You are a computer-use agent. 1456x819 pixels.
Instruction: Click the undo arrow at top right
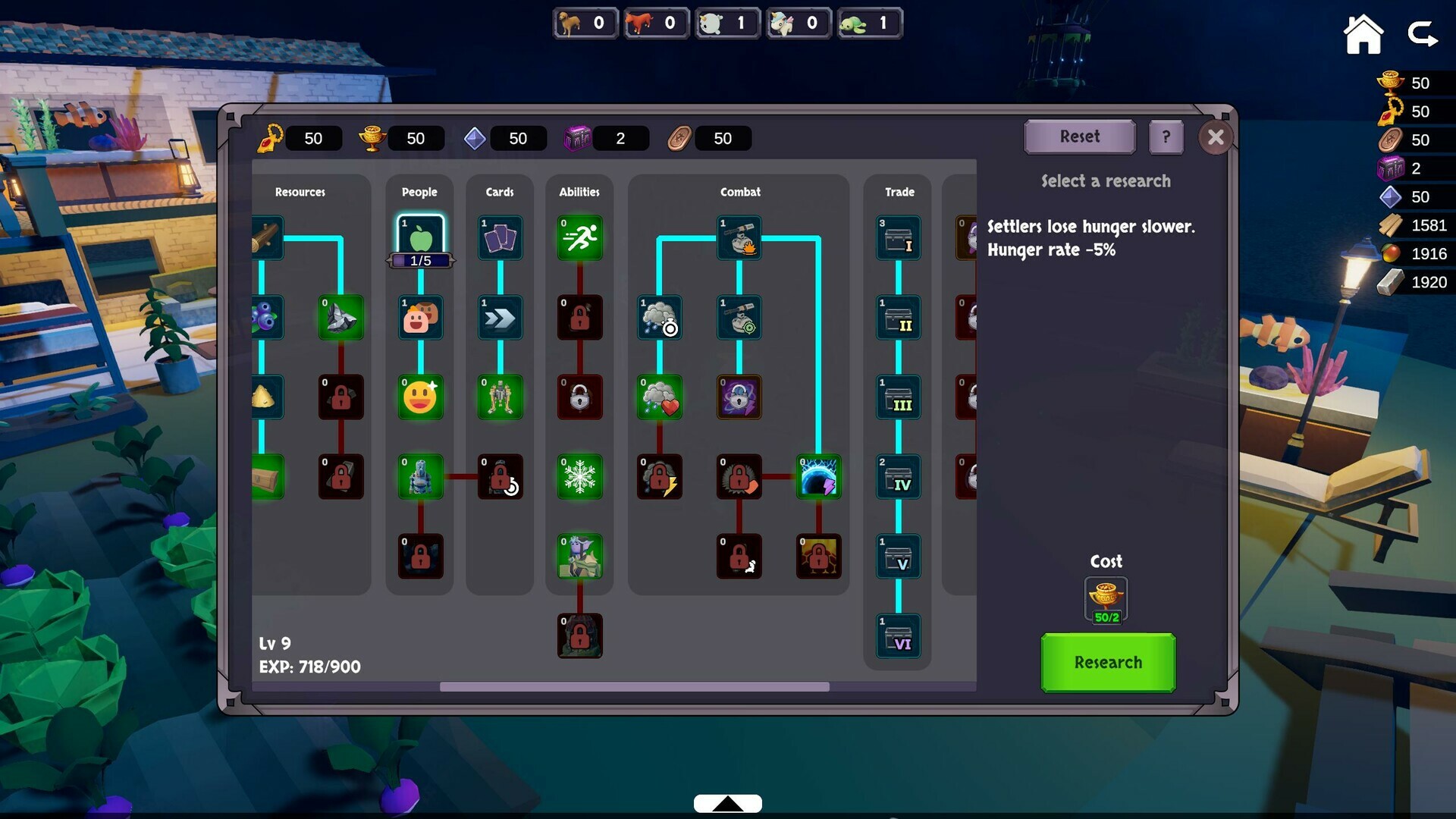click(1424, 34)
